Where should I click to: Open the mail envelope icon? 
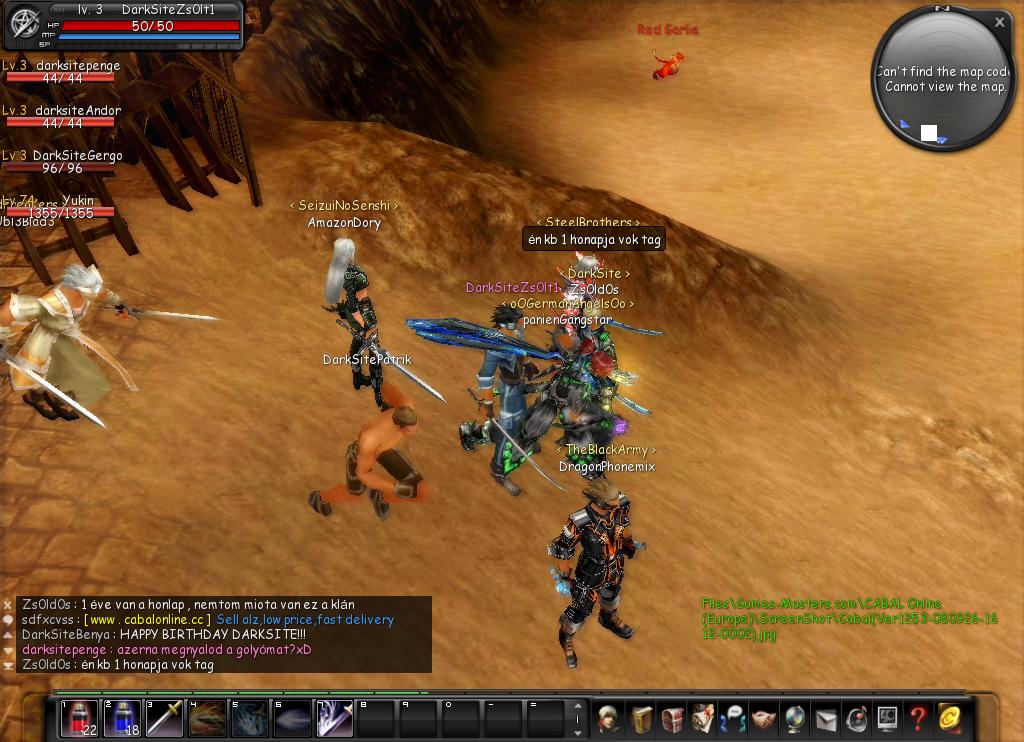(826, 719)
